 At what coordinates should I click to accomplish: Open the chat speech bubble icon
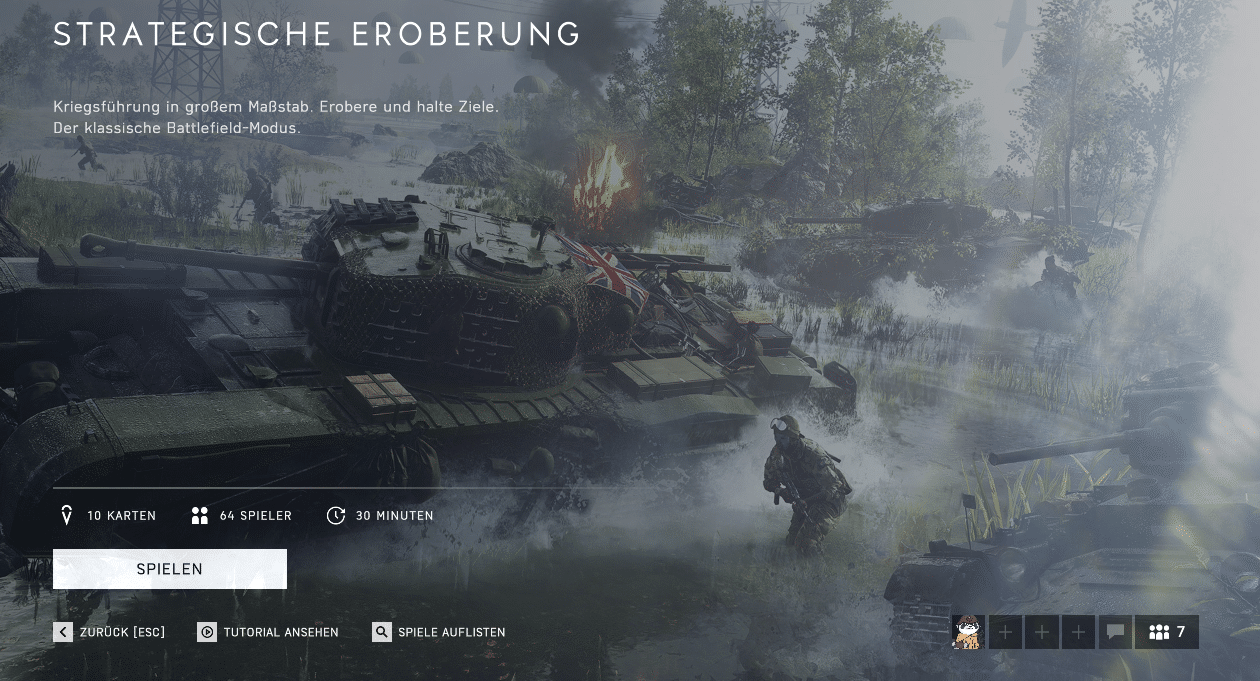1115,632
